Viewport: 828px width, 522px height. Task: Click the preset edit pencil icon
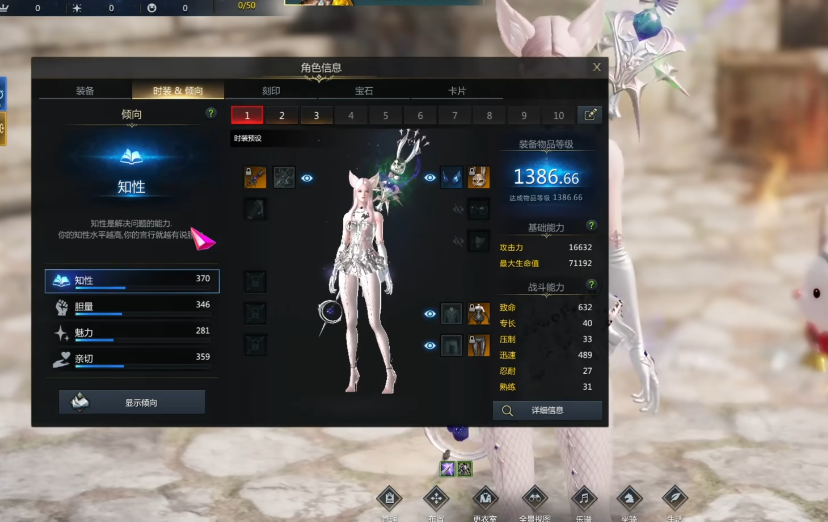[590, 115]
